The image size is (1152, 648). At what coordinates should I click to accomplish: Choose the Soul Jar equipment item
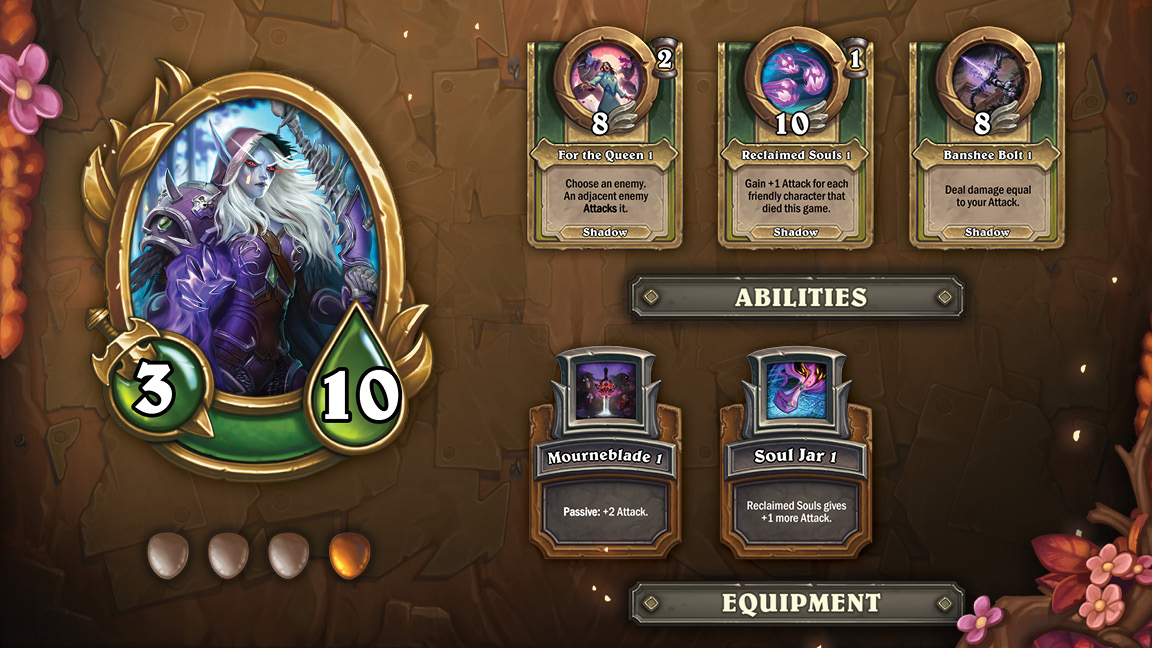pyautogui.click(x=795, y=455)
